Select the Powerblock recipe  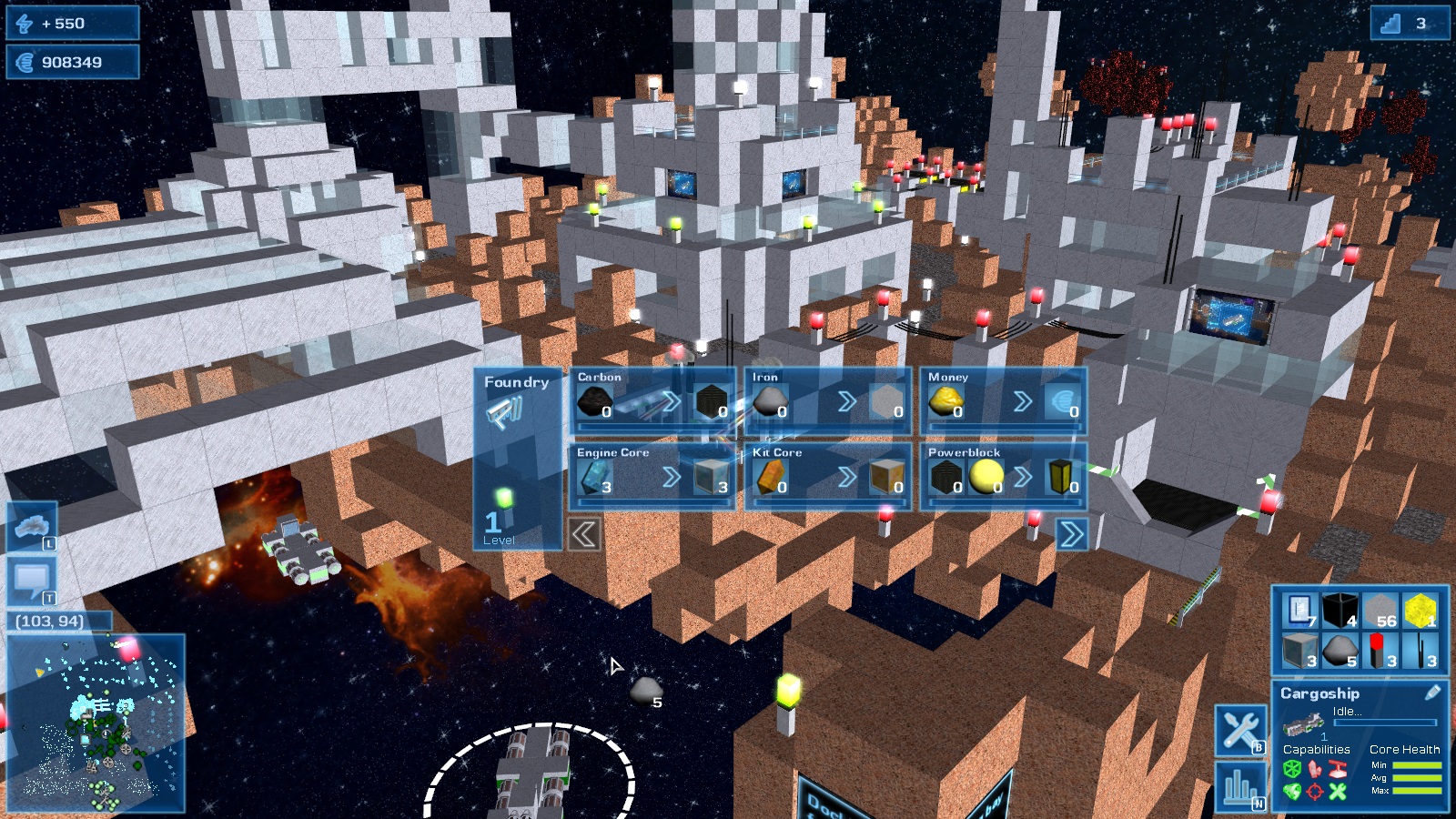(1004, 475)
